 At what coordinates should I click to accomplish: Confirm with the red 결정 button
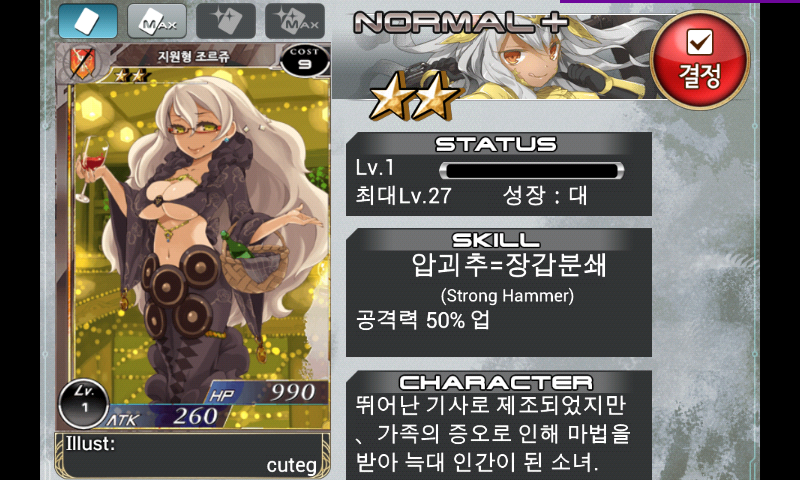tap(699, 60)
